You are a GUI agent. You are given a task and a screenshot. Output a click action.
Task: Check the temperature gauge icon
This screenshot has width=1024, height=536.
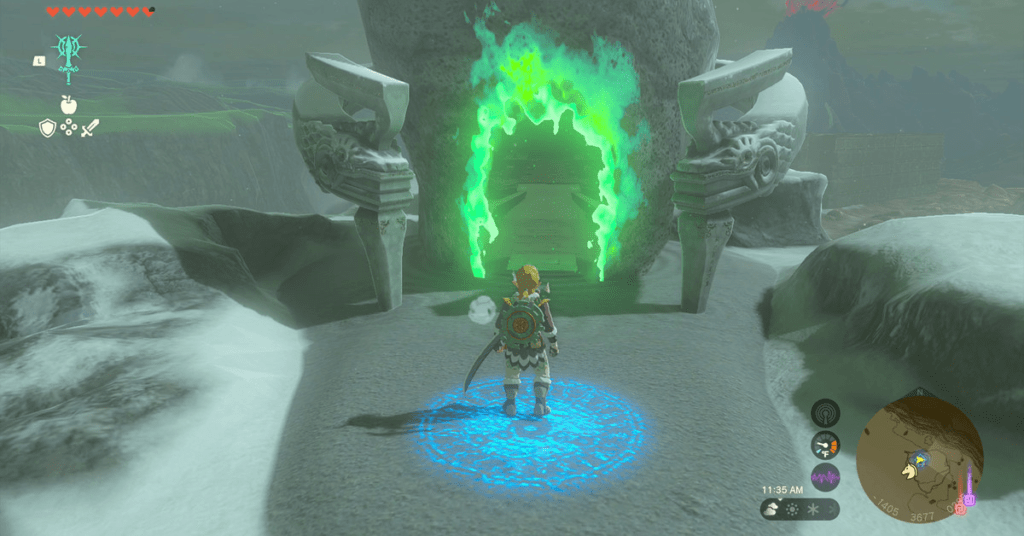click(x=825, y=444)
